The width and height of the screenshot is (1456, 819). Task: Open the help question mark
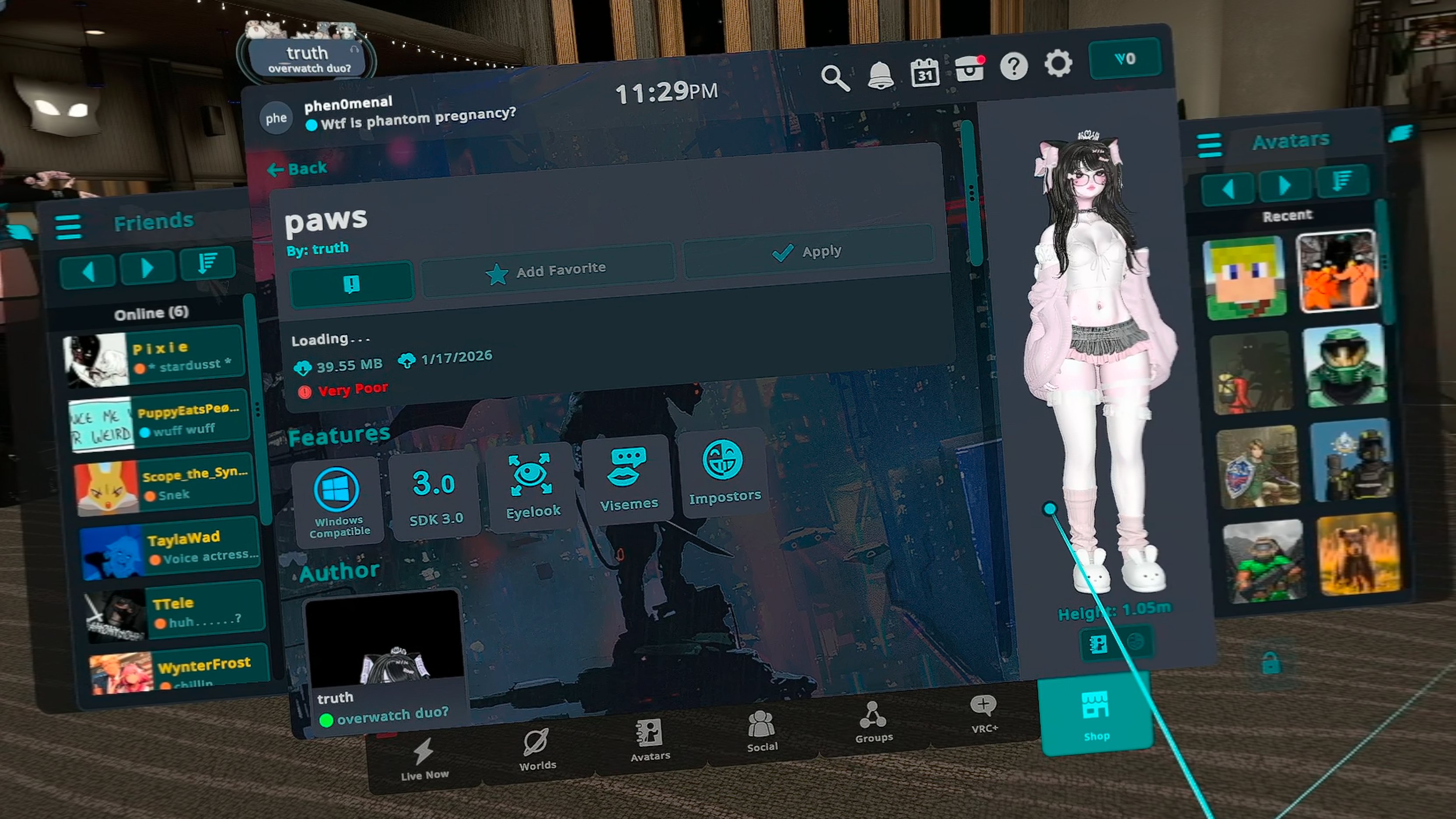(x=1013, y=66)
